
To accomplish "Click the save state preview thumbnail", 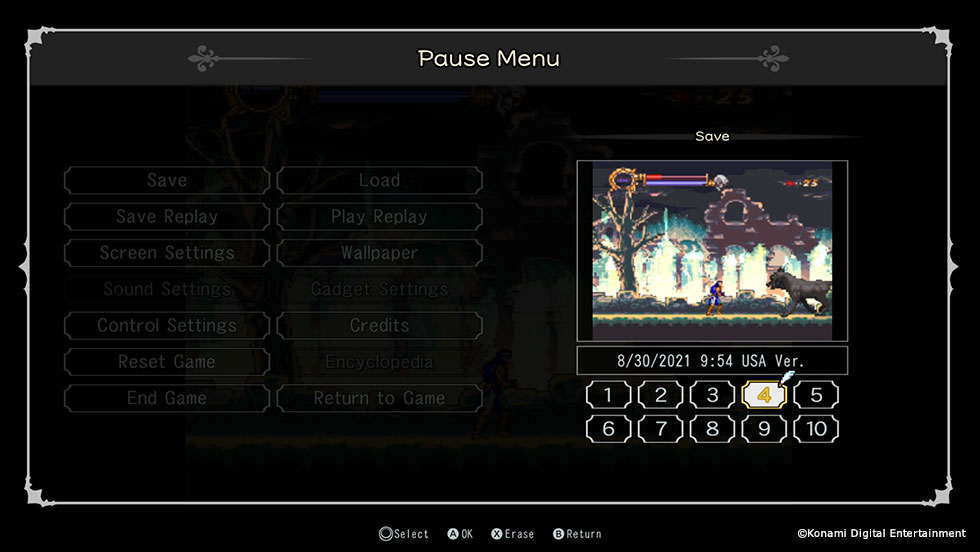I will pos(712,251).
